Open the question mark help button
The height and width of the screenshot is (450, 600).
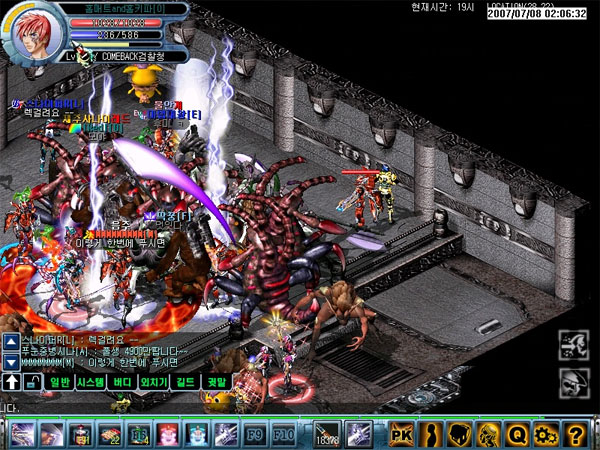[574, 433]
